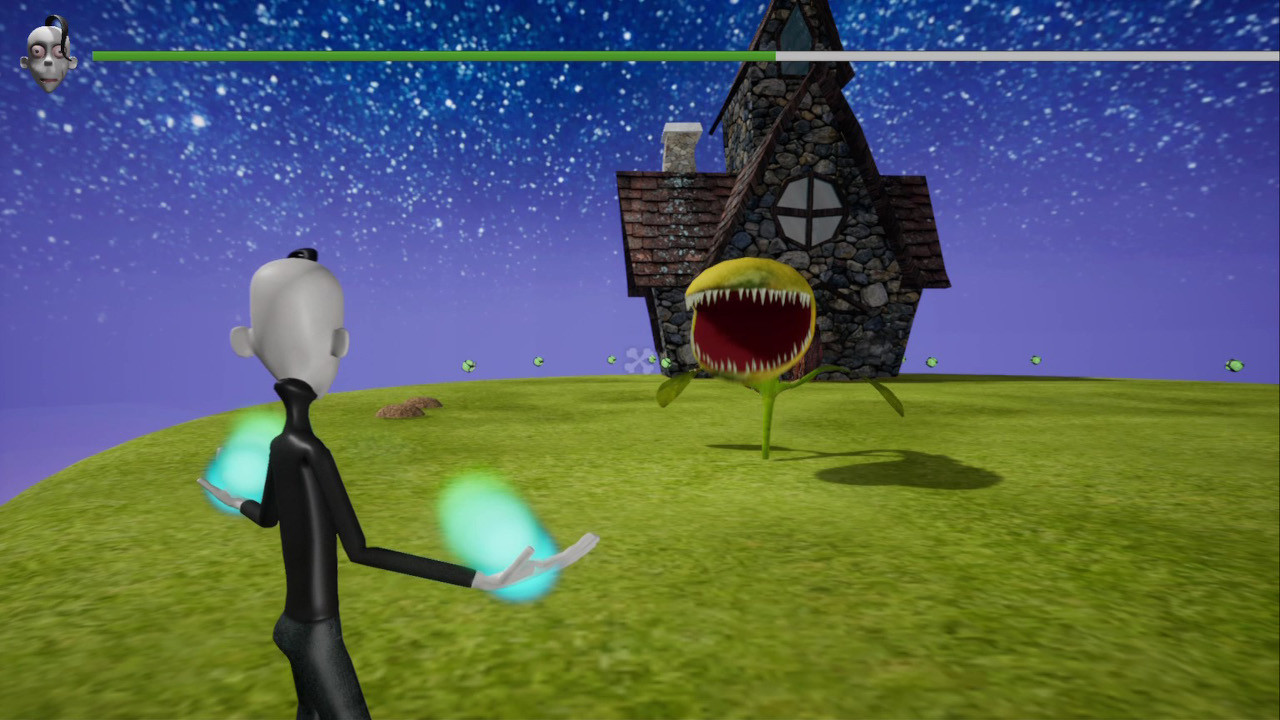Select the crossbones crosshair reticle
The width and height of the screenshot is (1280, 720).
coord(636,360)
